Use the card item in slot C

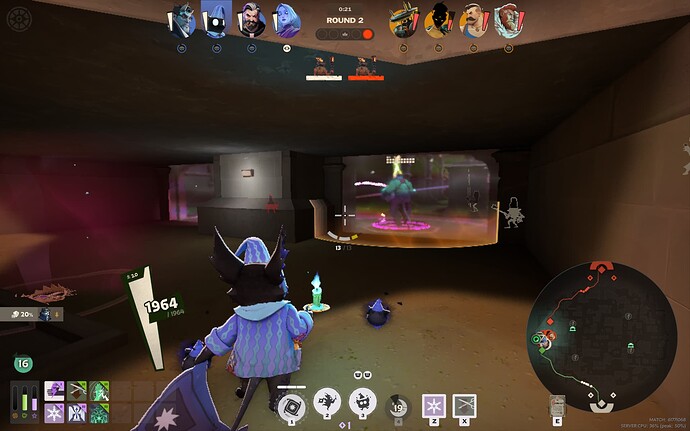tap(558, 406)
